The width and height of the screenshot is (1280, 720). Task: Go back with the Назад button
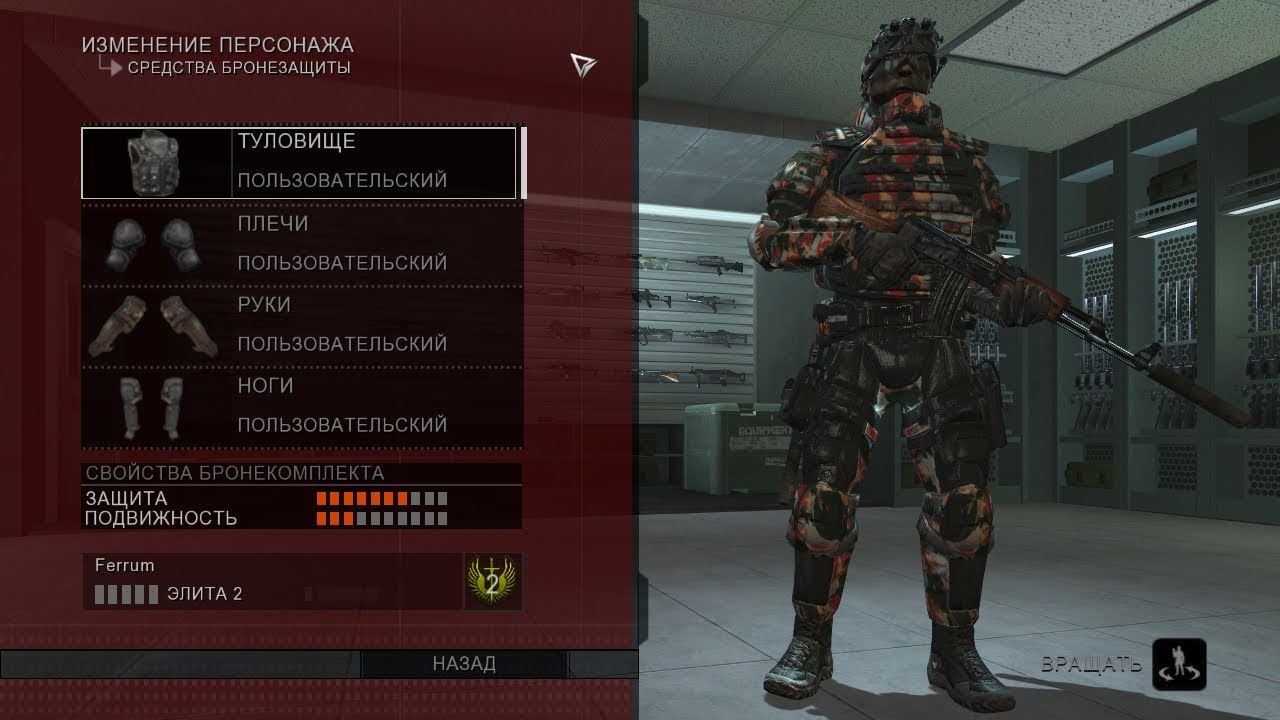(464, 664)
